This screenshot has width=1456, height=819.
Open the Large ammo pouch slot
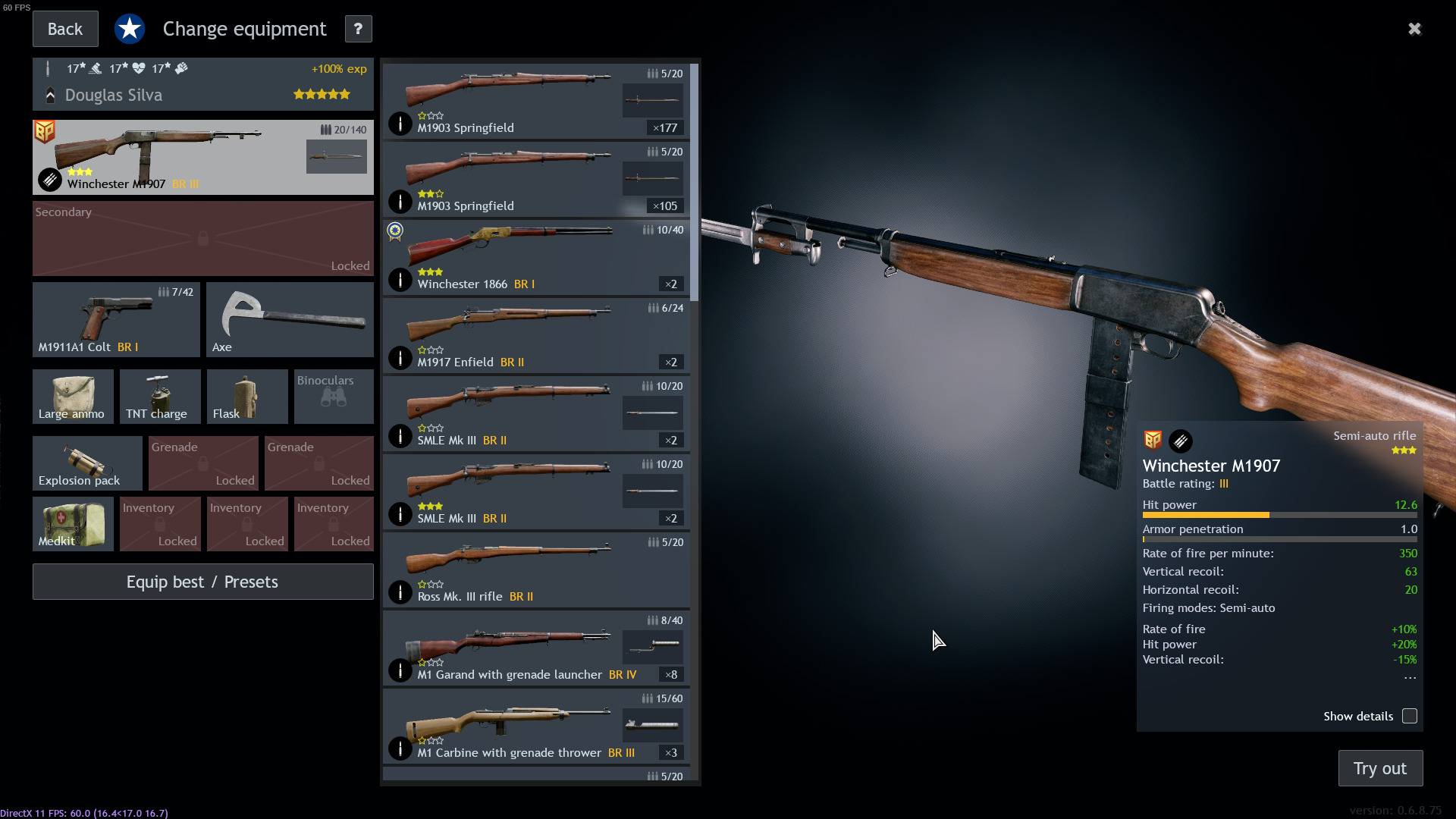point(72,396)
